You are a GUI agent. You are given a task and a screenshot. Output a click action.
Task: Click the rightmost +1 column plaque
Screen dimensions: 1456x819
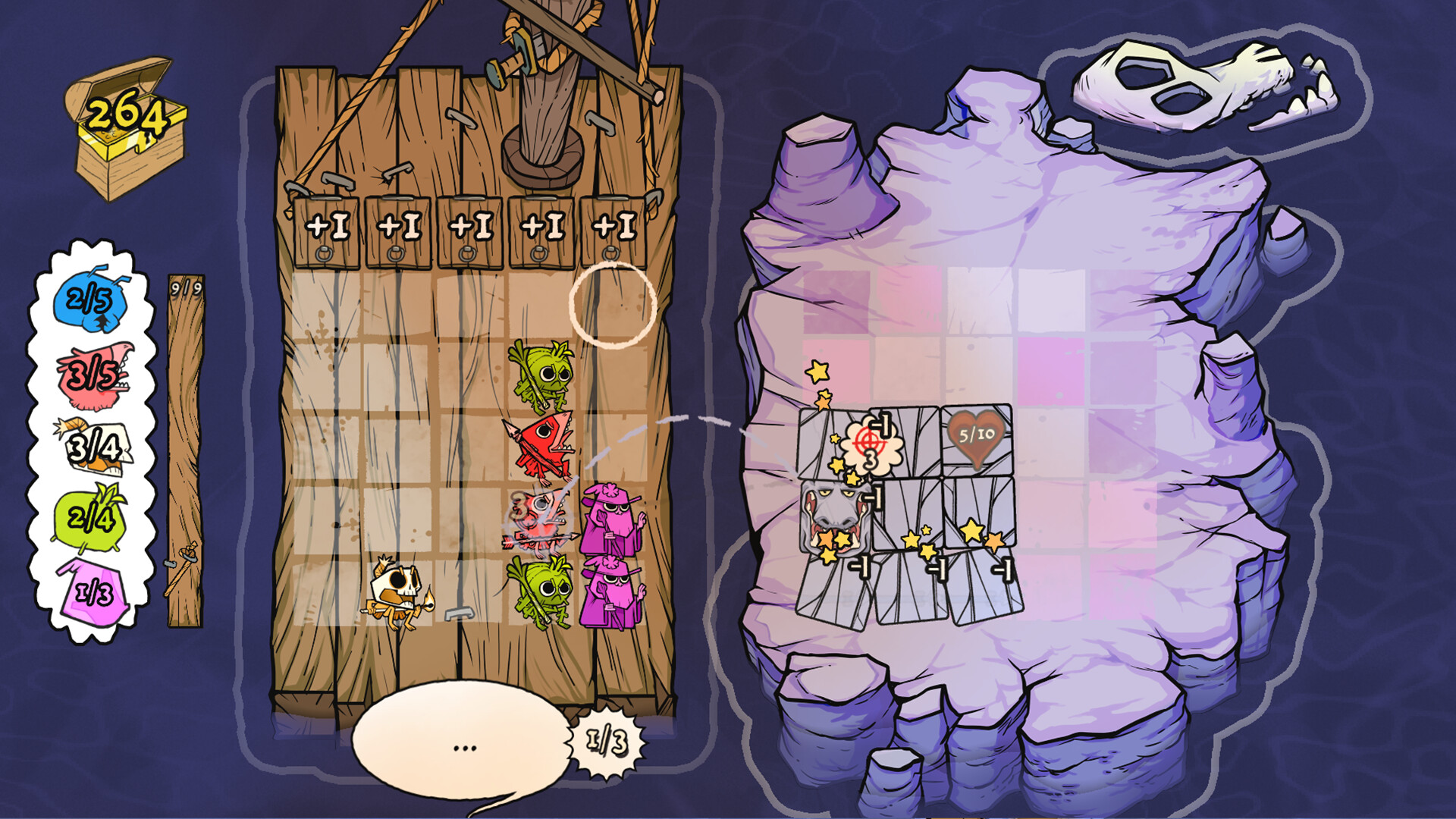coord(613,227)
